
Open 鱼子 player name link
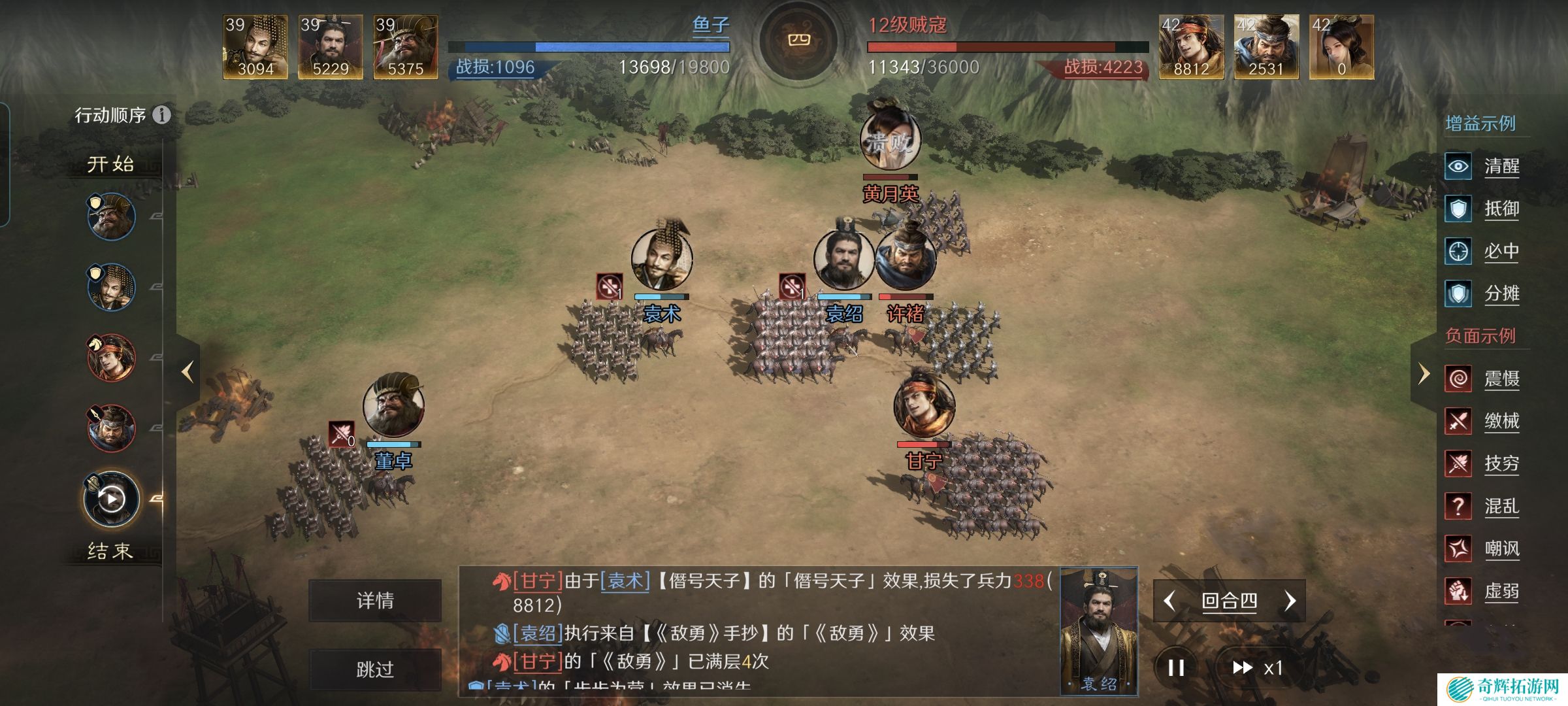click(x=710, y=25)
